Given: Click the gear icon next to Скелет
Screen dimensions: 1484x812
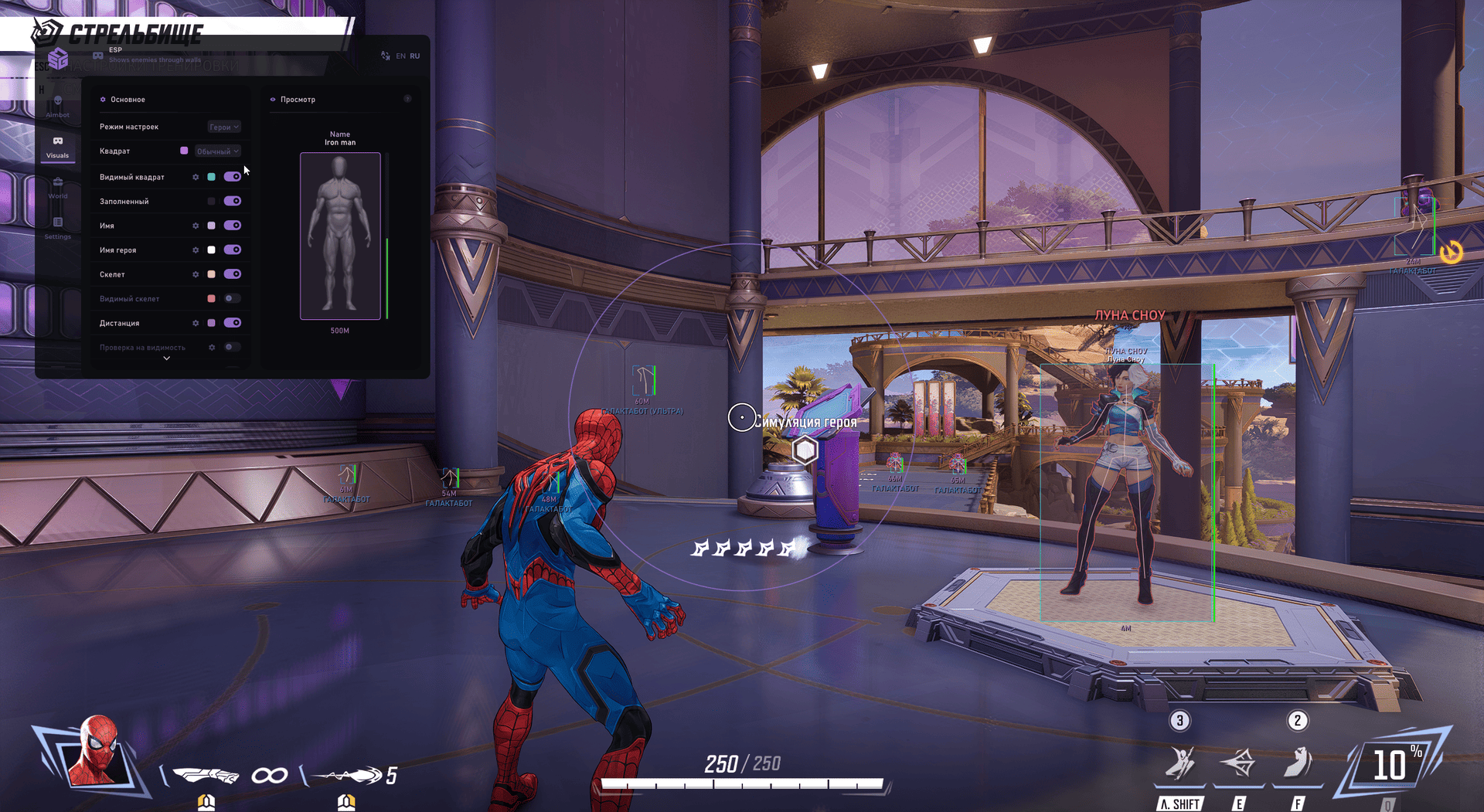Looking at the screenshot, I should click(x=196, y=274).
